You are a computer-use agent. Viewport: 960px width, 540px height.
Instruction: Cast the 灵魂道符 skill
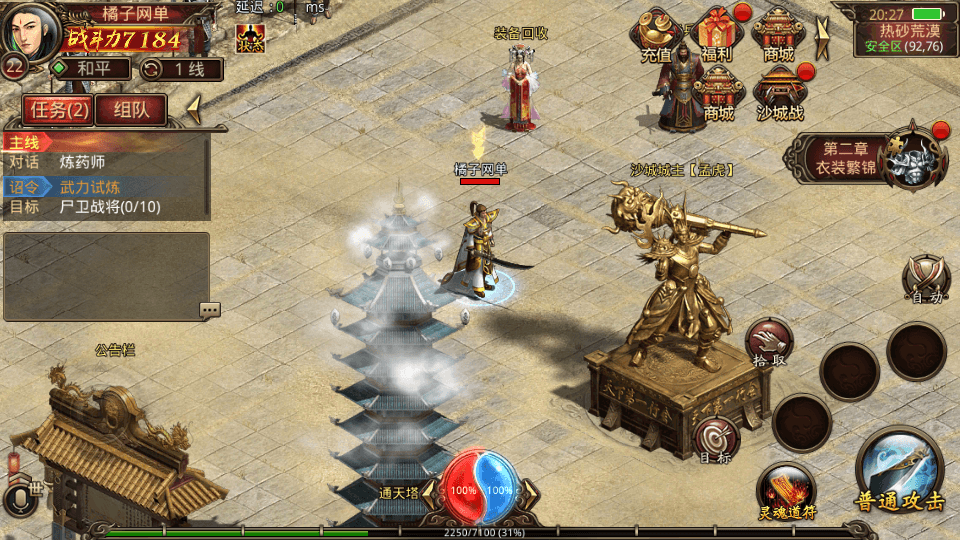coord(786,492)
